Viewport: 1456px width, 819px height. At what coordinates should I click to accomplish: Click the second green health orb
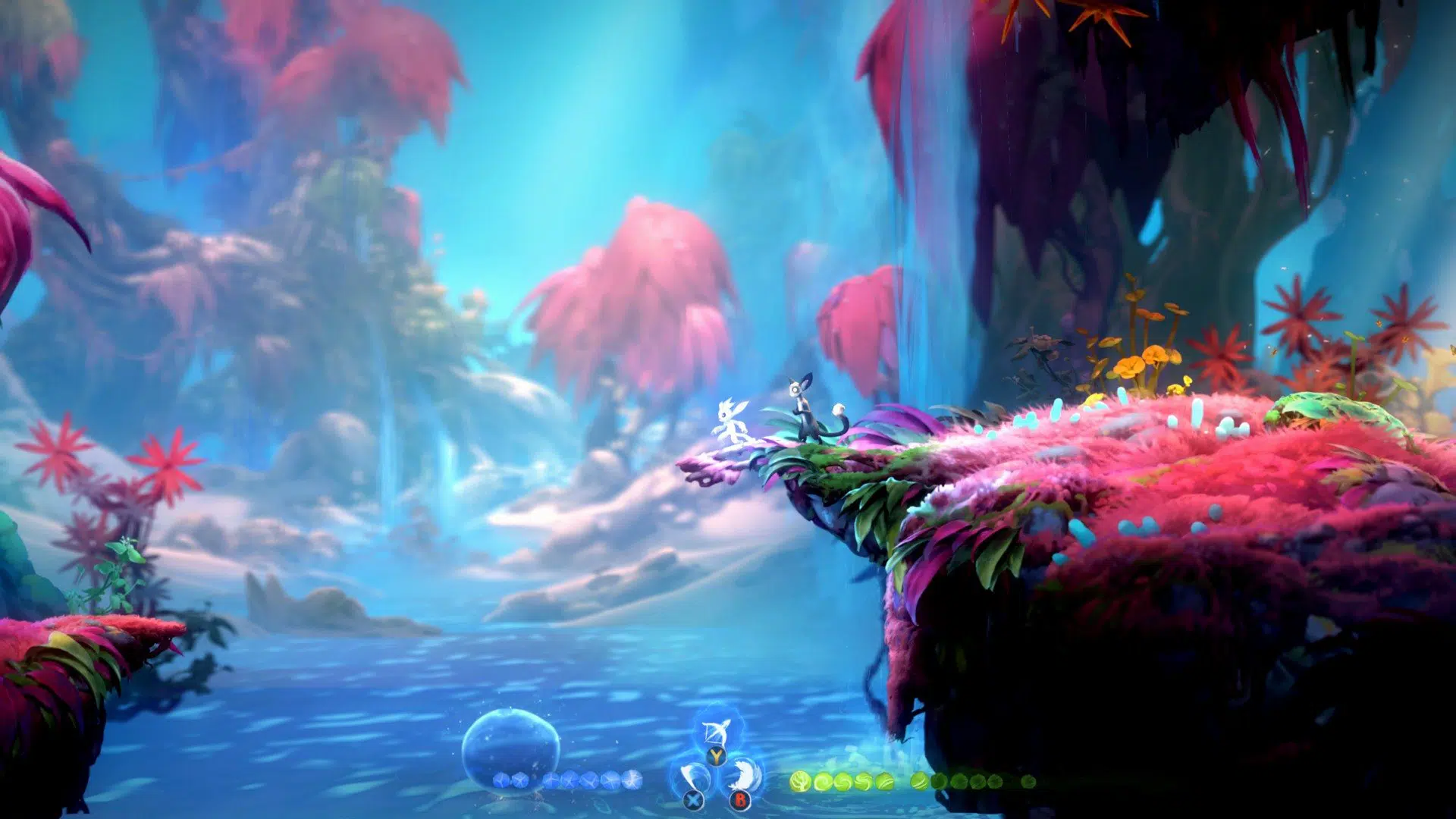[x=824, y=781]
